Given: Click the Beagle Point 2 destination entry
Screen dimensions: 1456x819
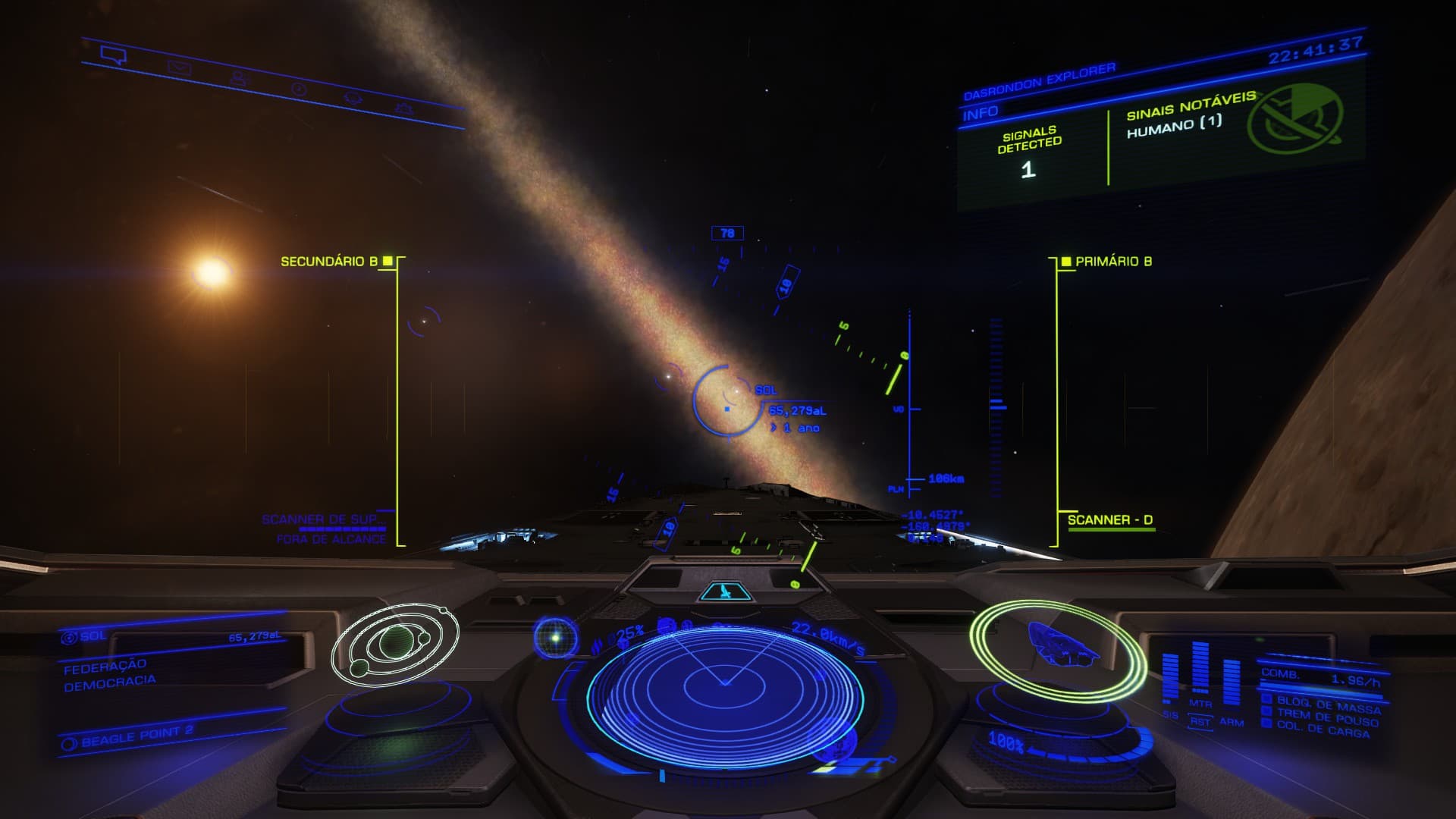Looking at the screenshot, I should click(x=136, y=736).
